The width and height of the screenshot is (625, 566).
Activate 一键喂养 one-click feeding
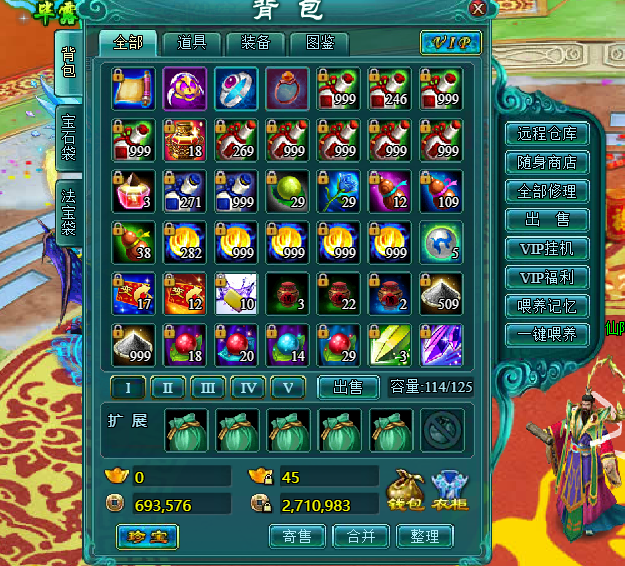point(547,335)
